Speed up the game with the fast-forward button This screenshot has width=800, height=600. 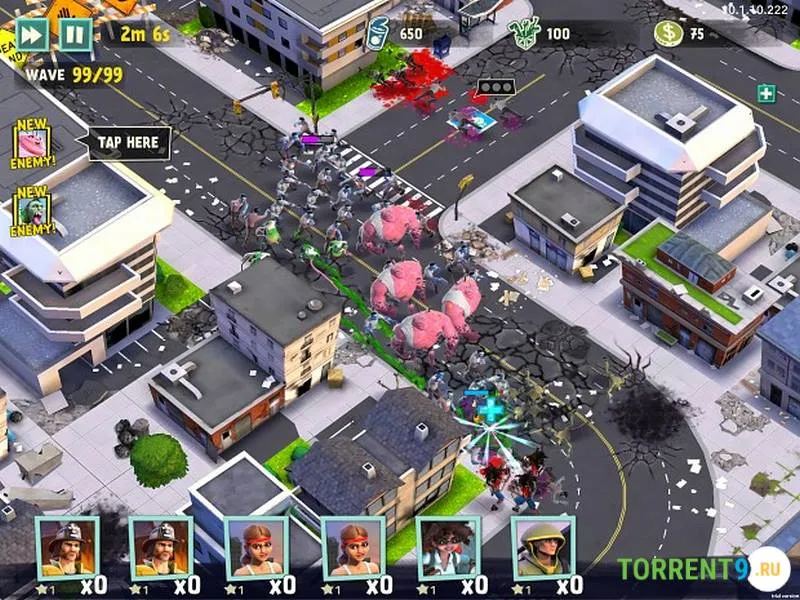tap(31, 33)
